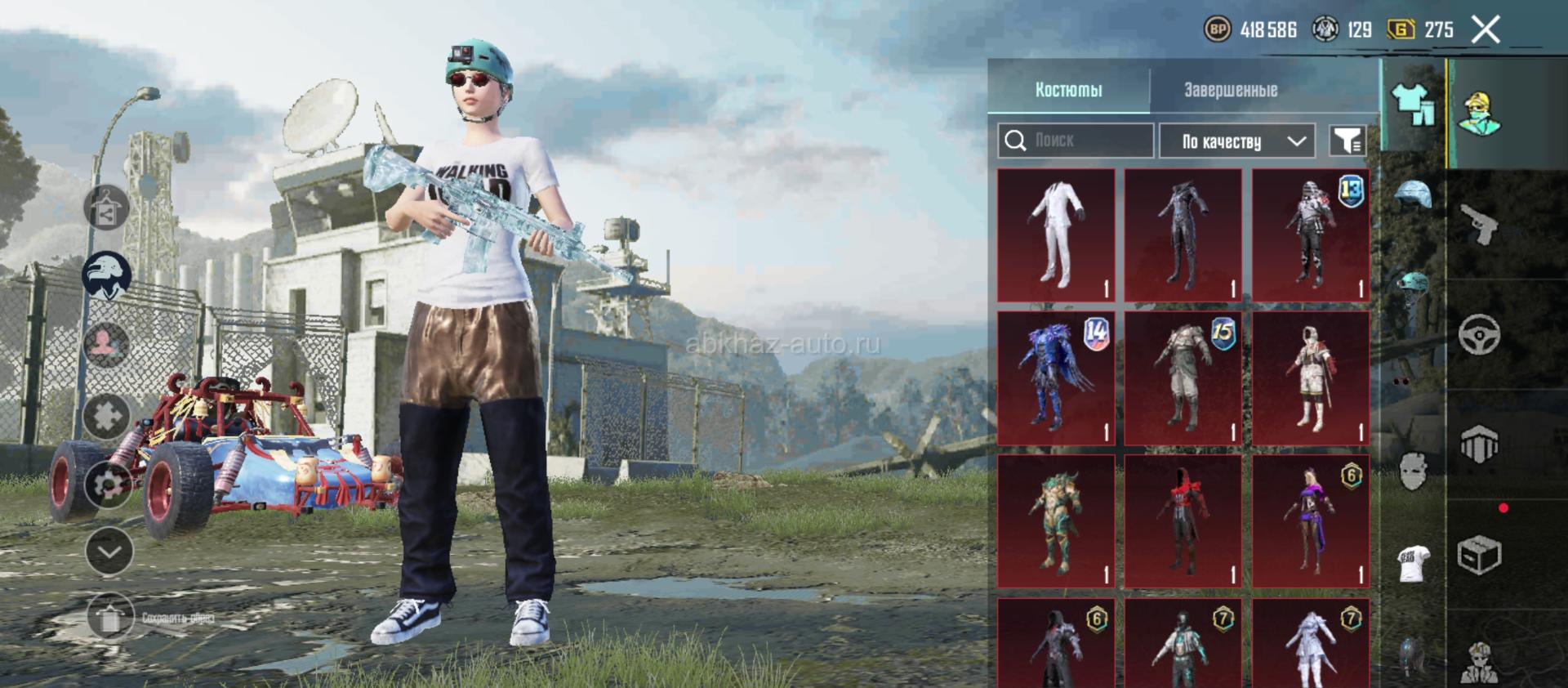Close the inventory screen with X

tap(1486, 30)
